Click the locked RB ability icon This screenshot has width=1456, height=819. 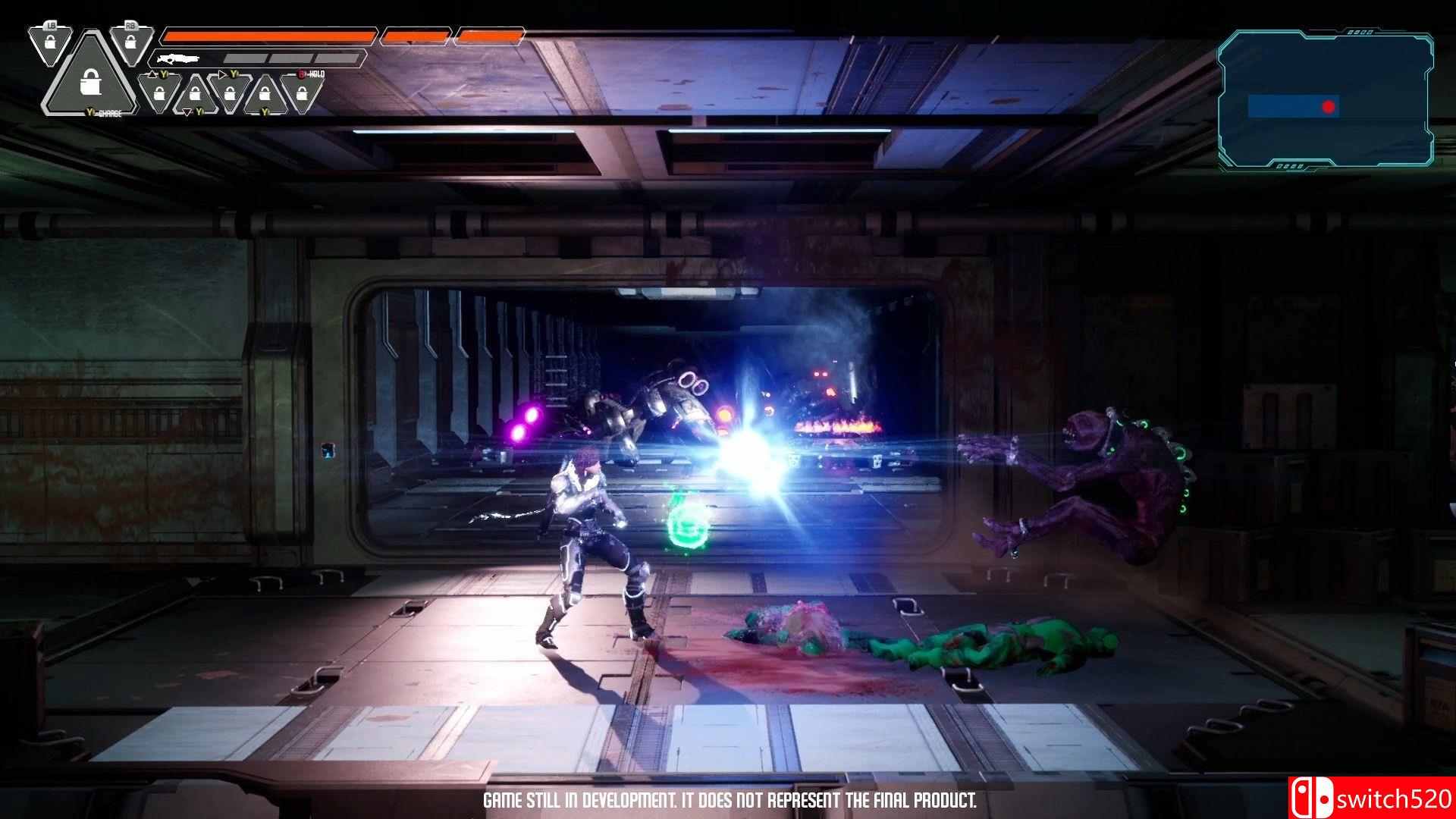[x=130, y=42]
